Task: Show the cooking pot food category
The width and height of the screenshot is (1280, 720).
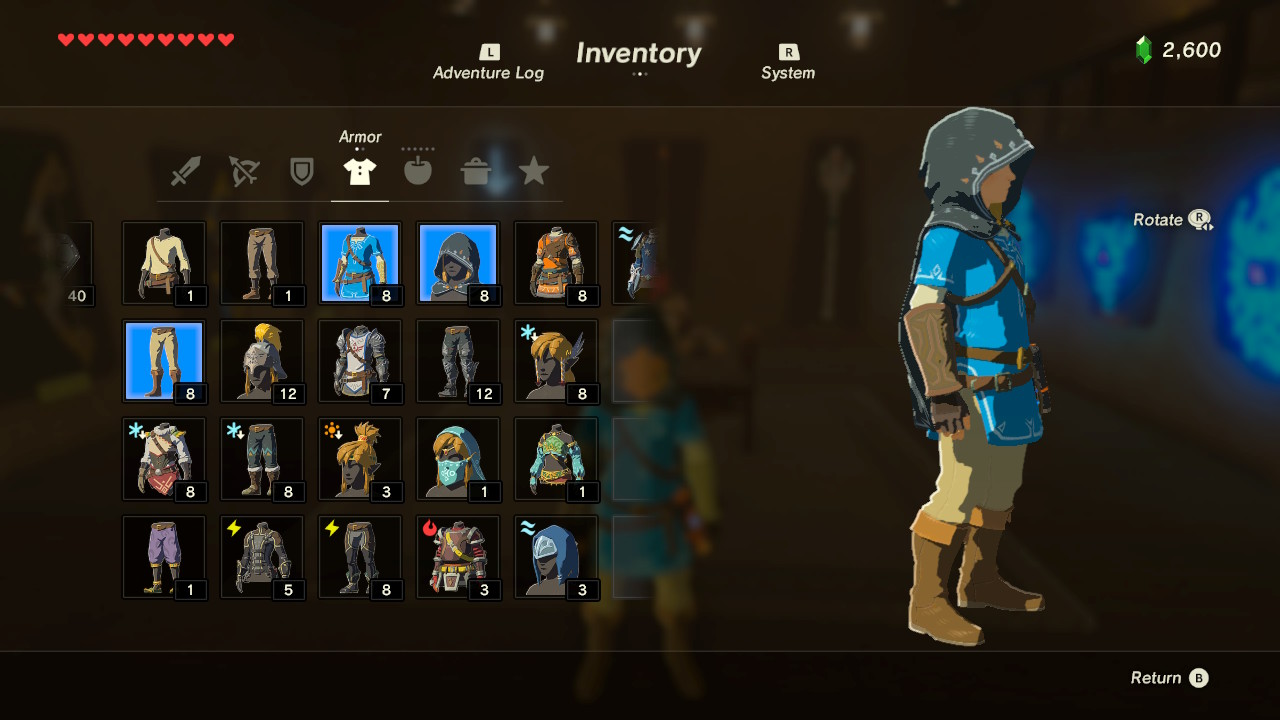Action: point(476,171)
